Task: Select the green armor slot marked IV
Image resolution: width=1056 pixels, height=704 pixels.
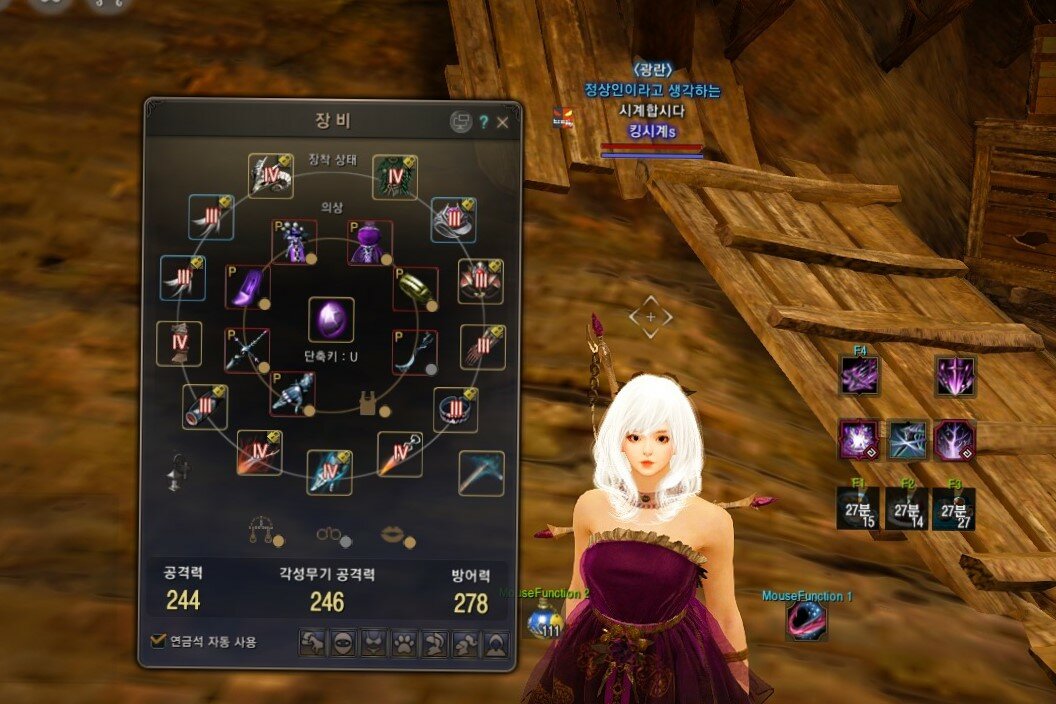Action: [394, 177]
